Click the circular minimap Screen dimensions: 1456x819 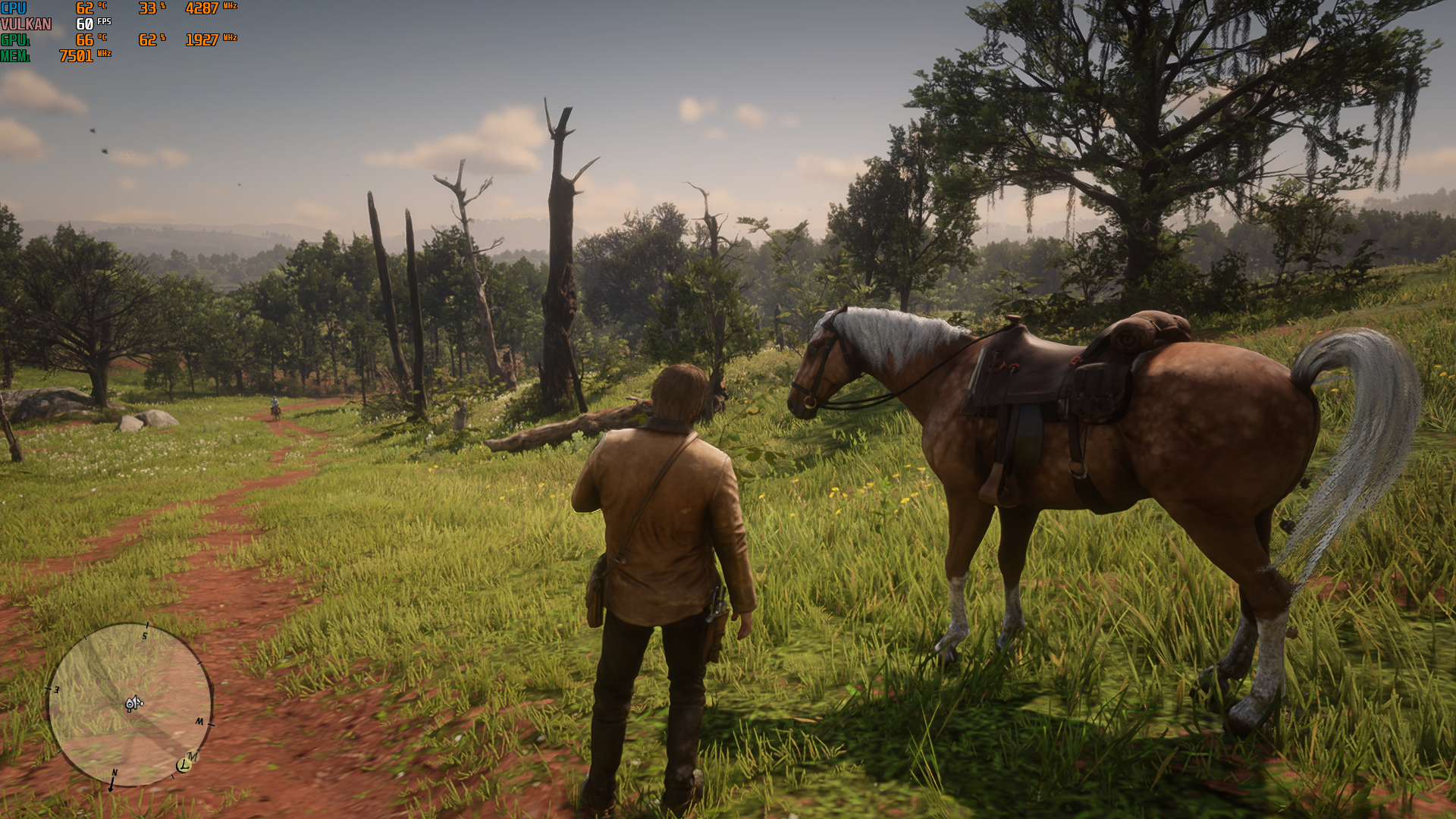pos(130,704)
